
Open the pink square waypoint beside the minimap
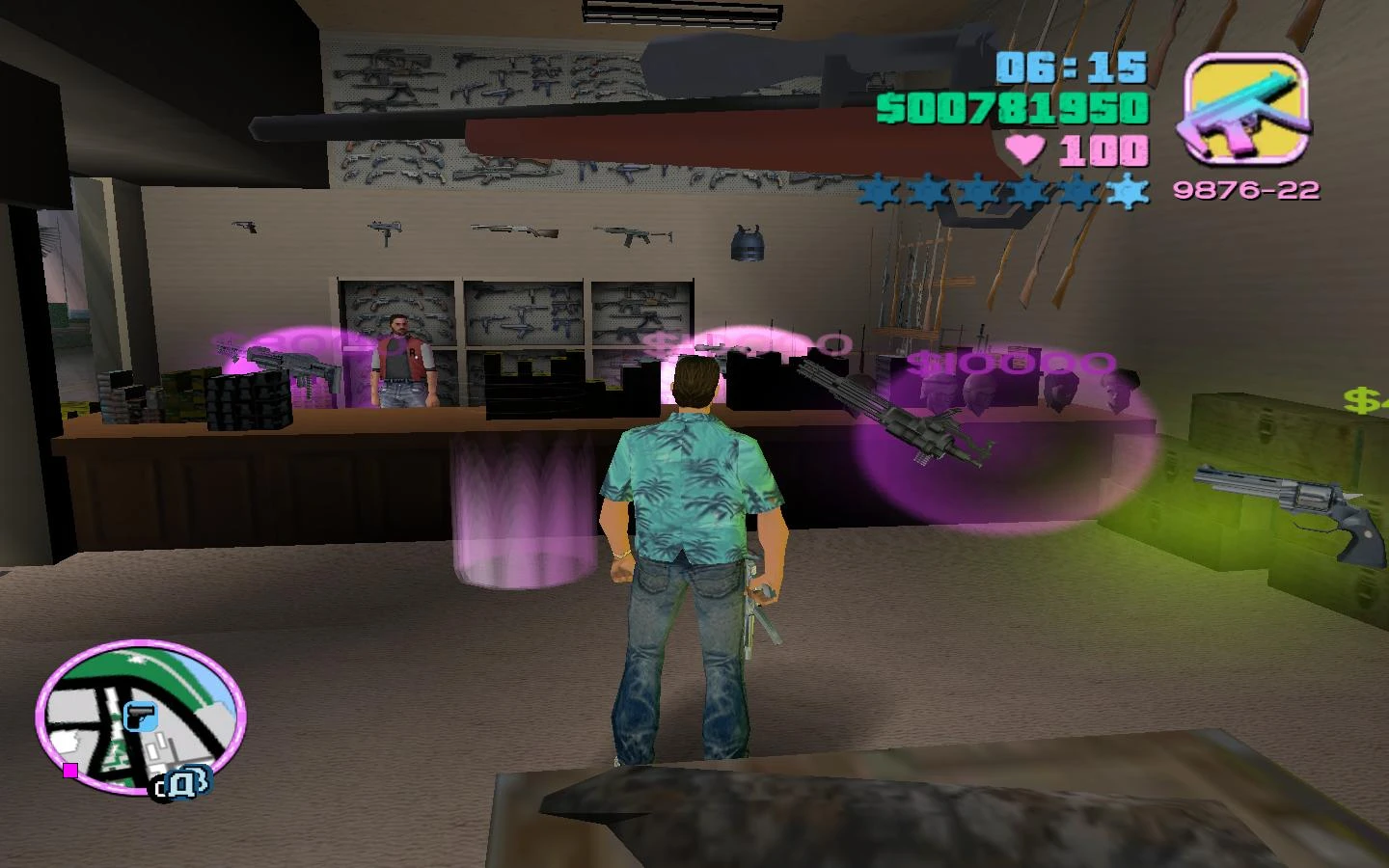[x=69, y=772]
